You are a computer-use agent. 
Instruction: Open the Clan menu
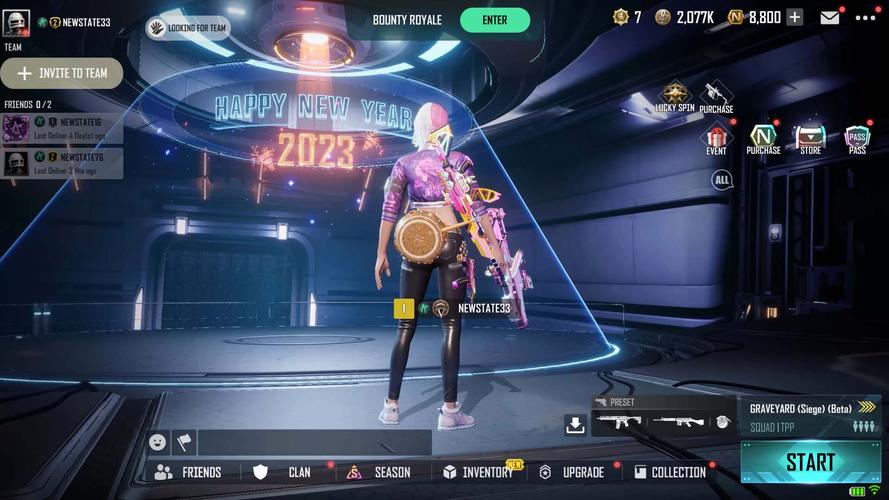coord(285,472)
